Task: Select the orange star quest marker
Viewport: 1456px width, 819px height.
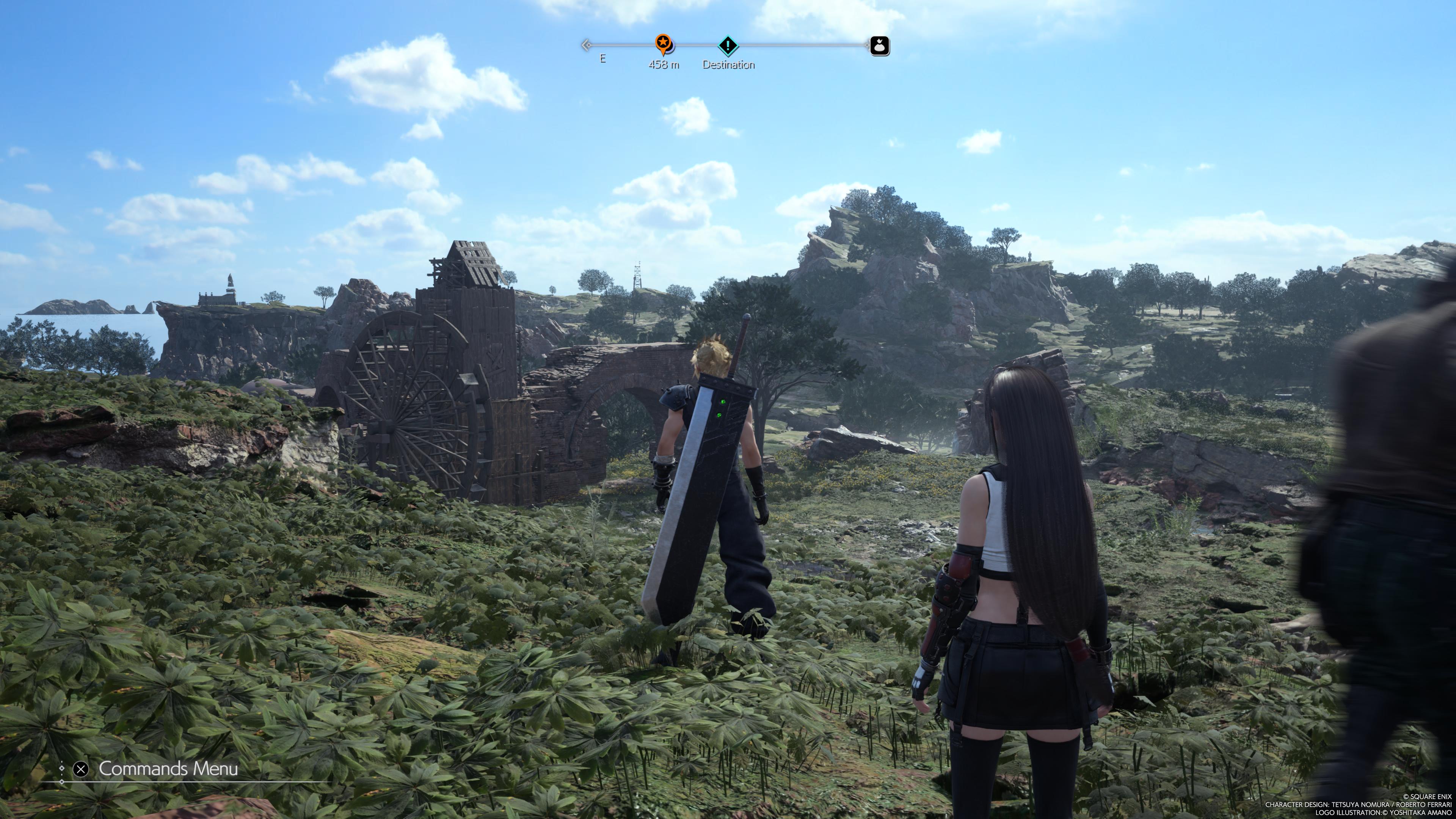Action: (664, 43)
